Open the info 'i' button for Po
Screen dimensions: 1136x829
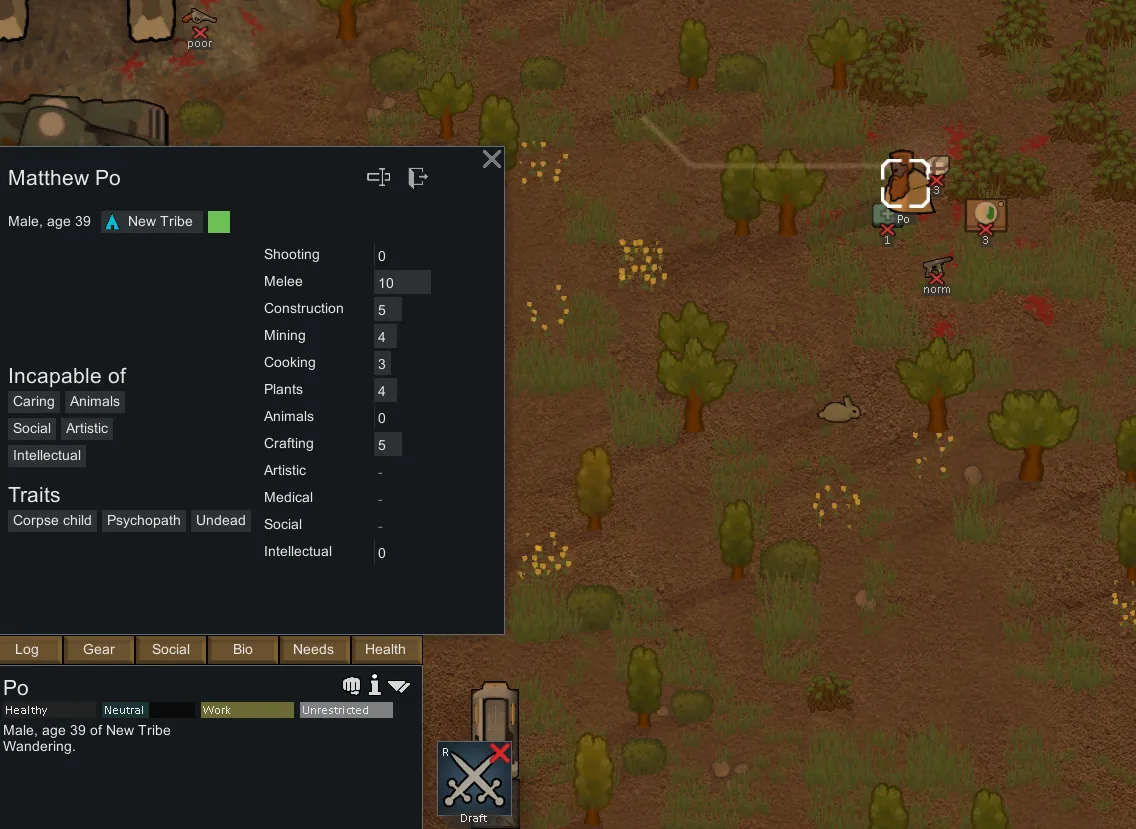point(375,685)
